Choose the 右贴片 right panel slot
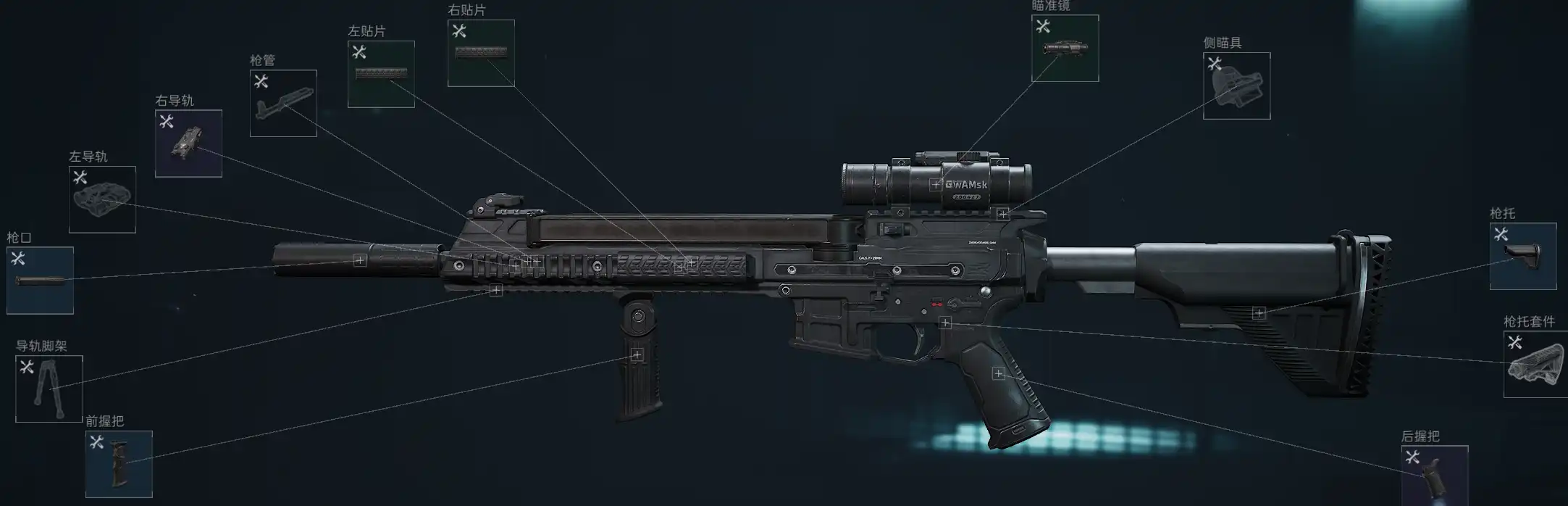The image size is (1568, 506). [x=481, y=53]
